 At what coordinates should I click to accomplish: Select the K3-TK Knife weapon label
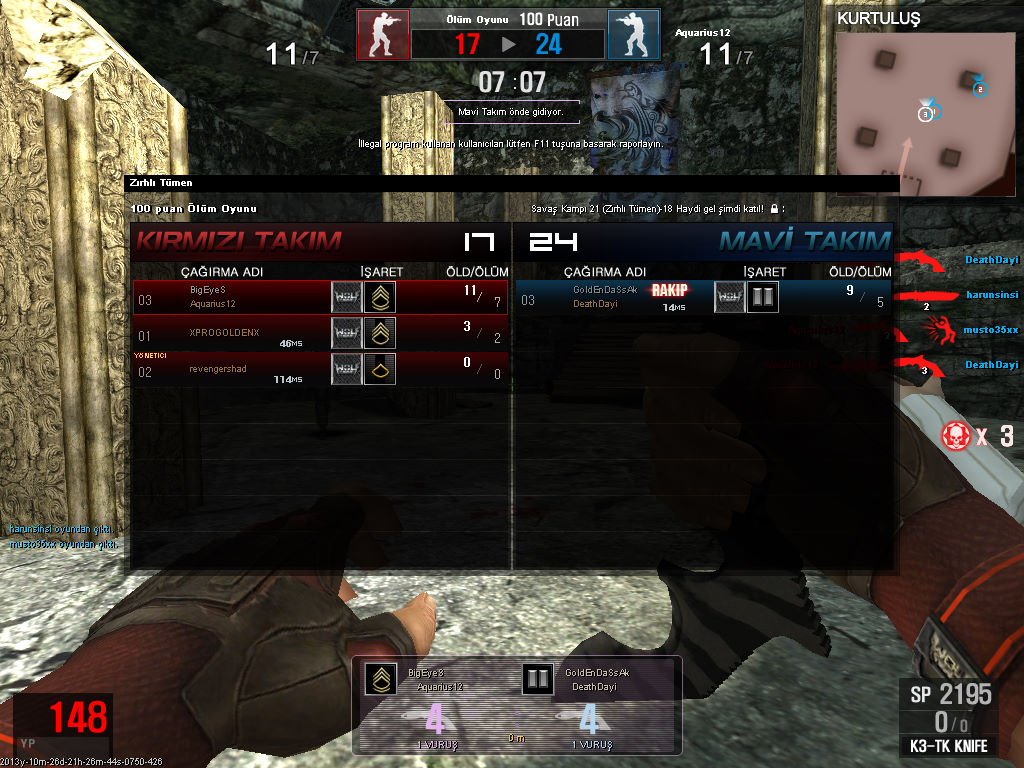[x=948, y=746]
